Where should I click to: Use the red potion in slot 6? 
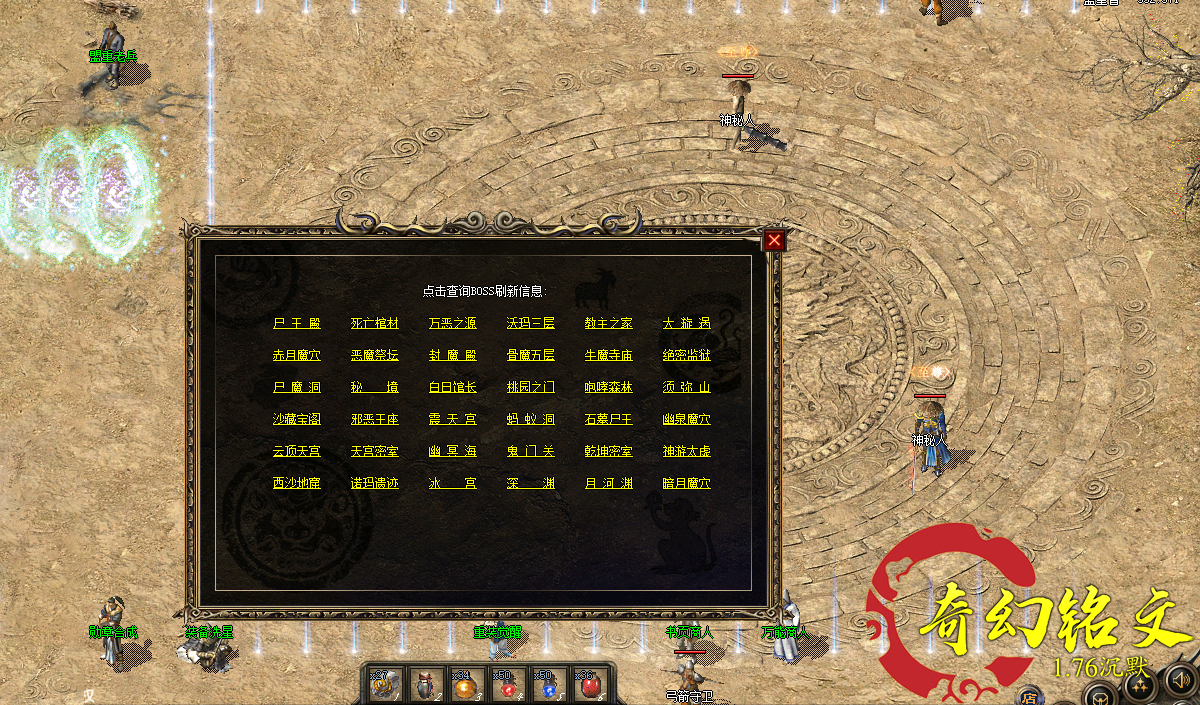(x=590, y=686)
